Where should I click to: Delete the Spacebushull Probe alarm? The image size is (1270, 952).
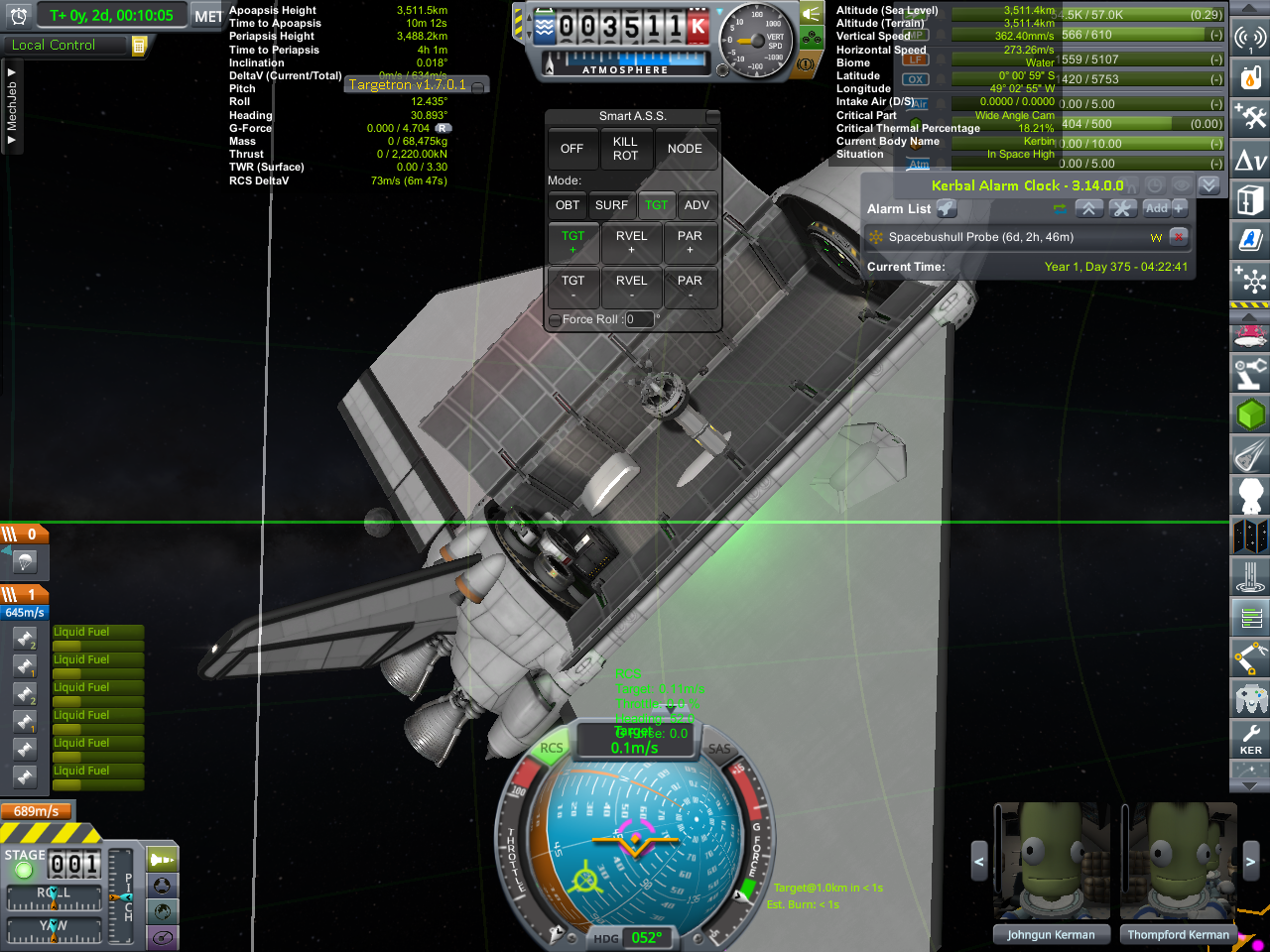tap(1179, 237)
